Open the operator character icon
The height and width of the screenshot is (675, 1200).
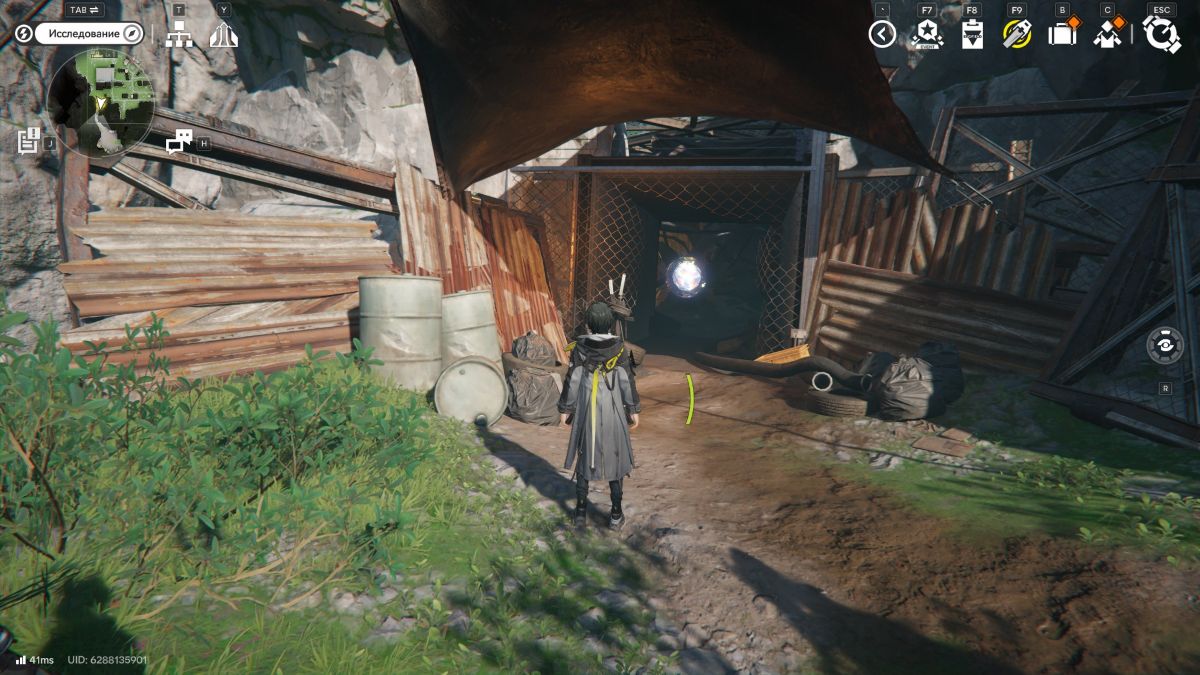click(1107, 34)
